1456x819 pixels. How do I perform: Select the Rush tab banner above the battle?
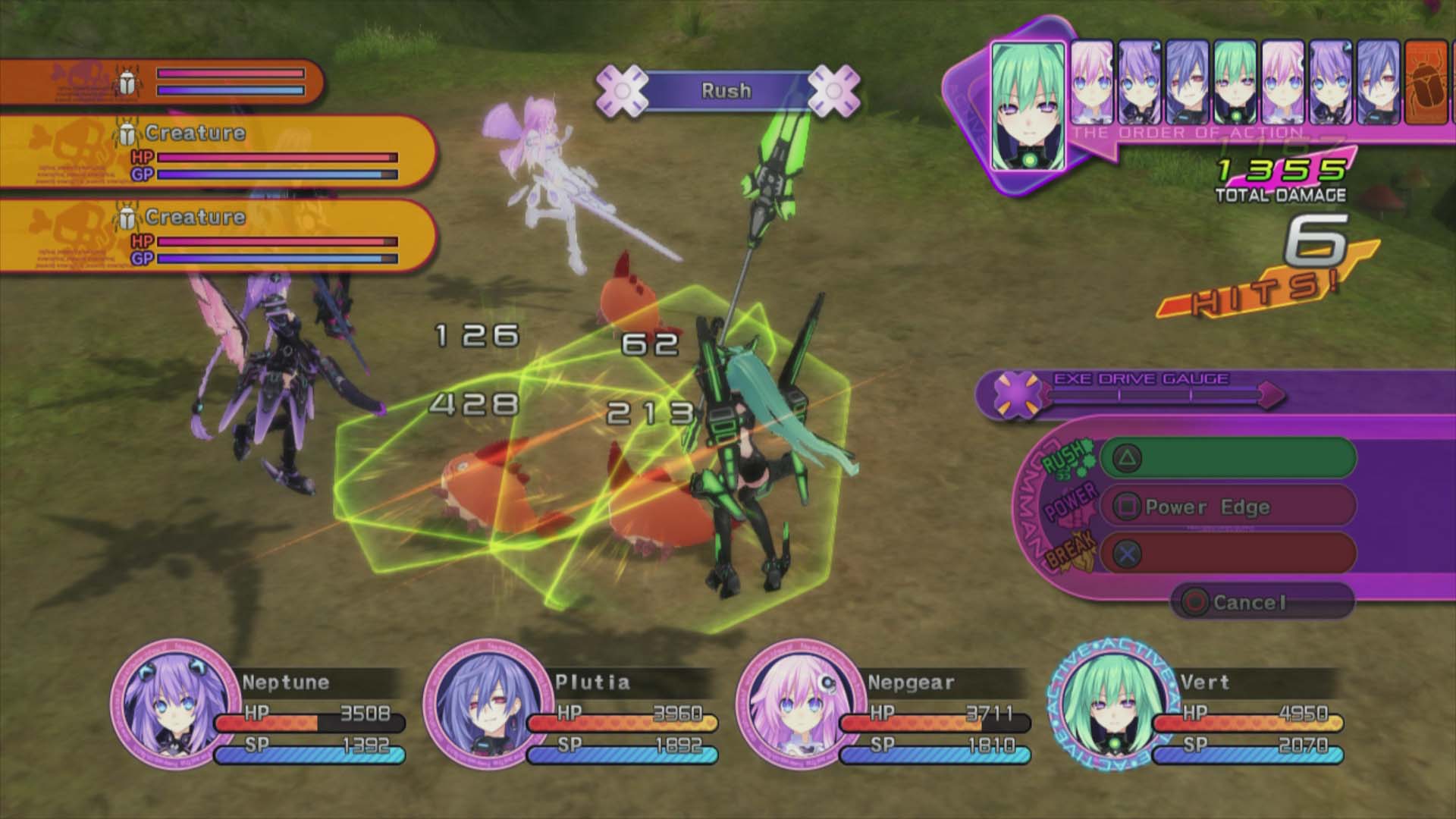coord(726,90)
